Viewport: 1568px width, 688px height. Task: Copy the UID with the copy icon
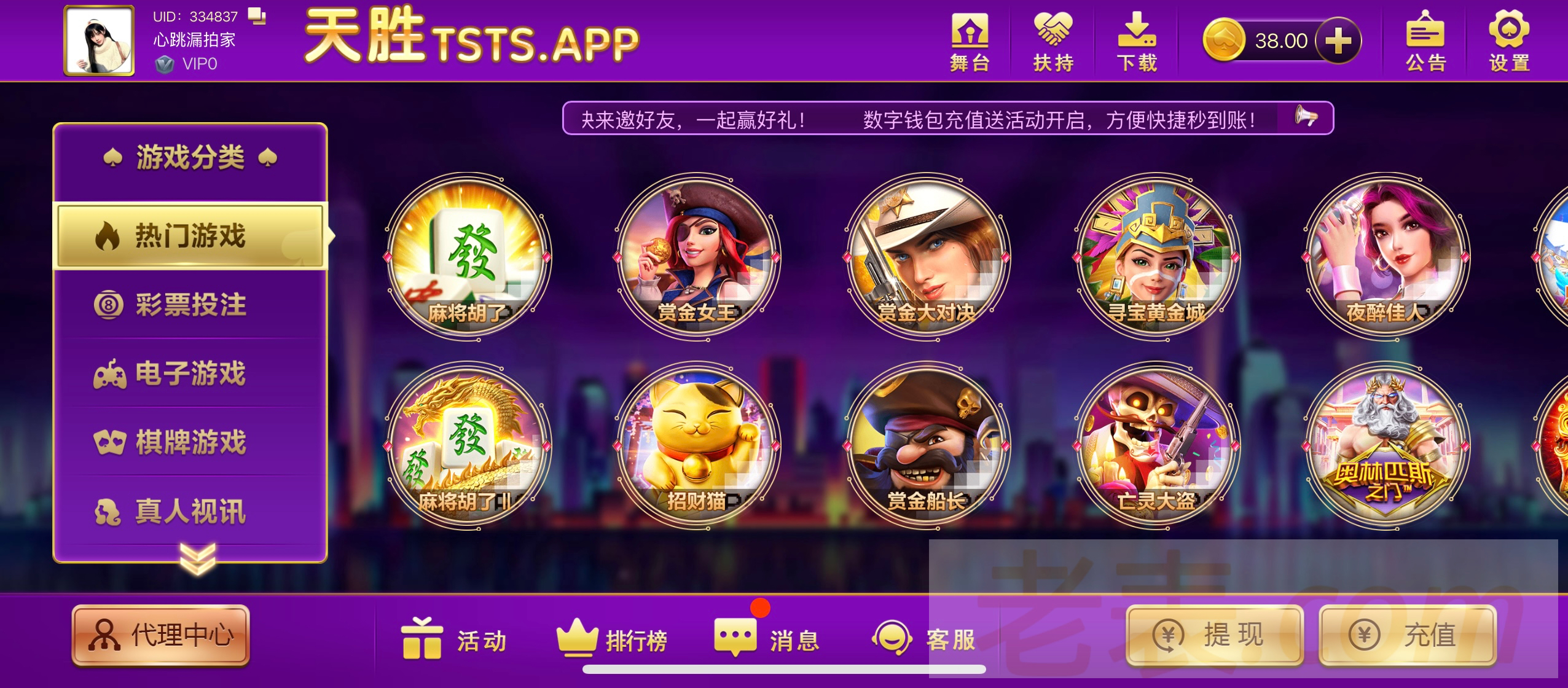[x=257, y=16]
